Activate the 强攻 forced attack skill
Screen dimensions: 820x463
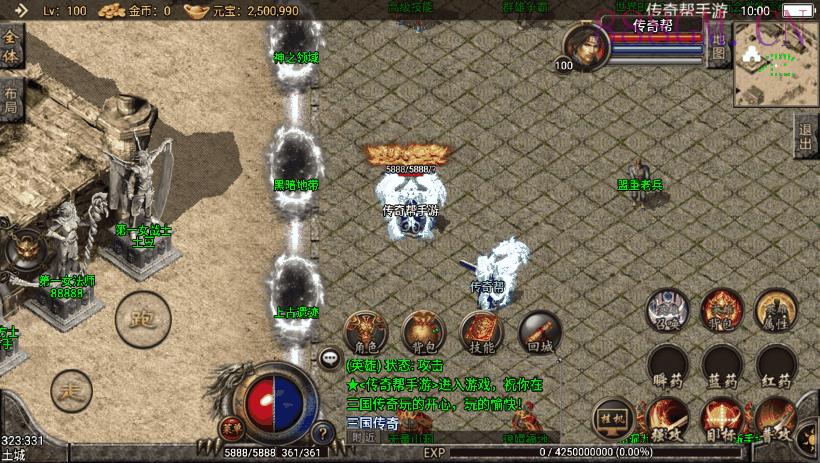[x=667, y=419]
